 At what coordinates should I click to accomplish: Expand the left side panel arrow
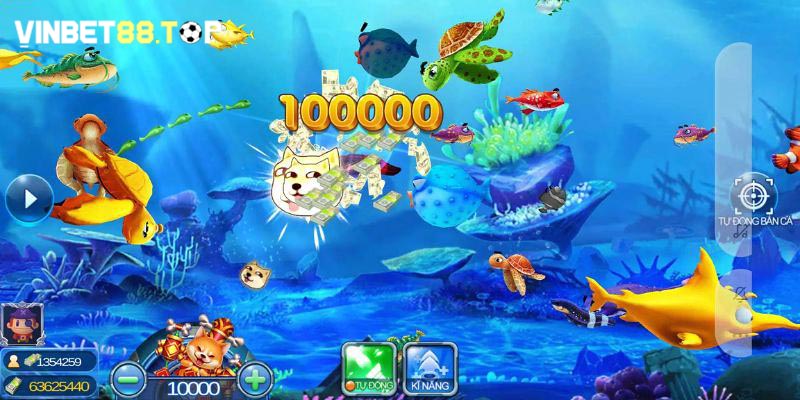pos(27,199)
